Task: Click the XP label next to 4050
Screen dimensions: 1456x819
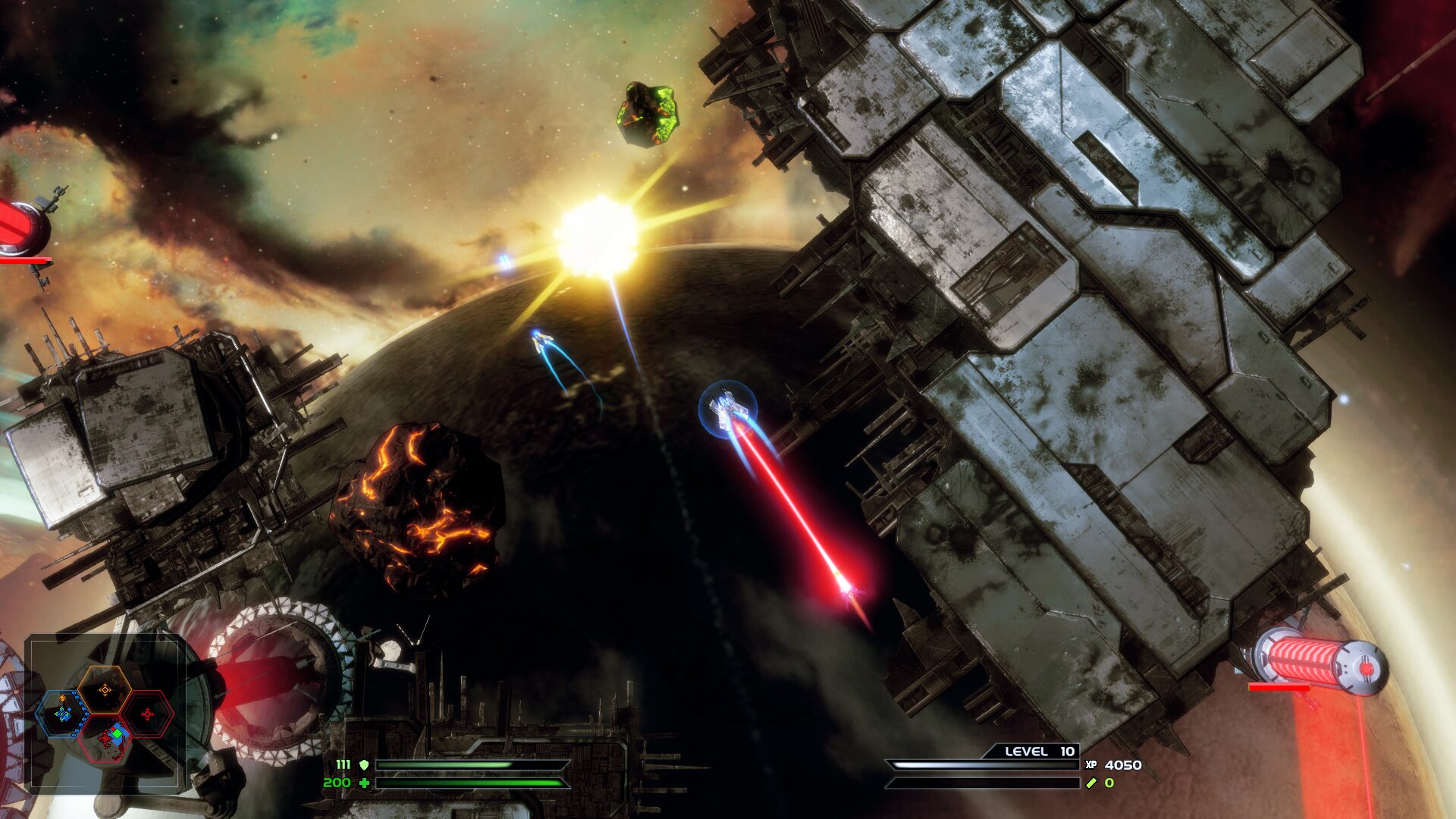Action: 1091,764
